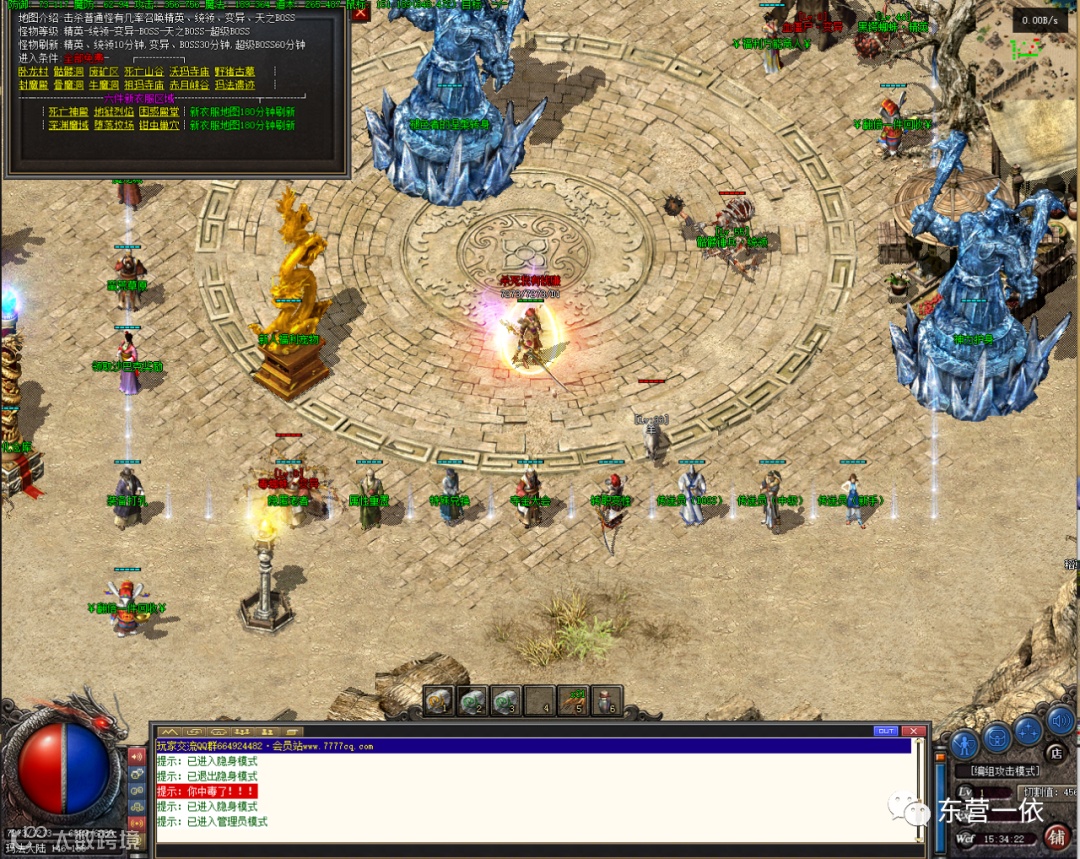
Task: Click the 赤月峡谷 map link
Action: tap(189, 85)
